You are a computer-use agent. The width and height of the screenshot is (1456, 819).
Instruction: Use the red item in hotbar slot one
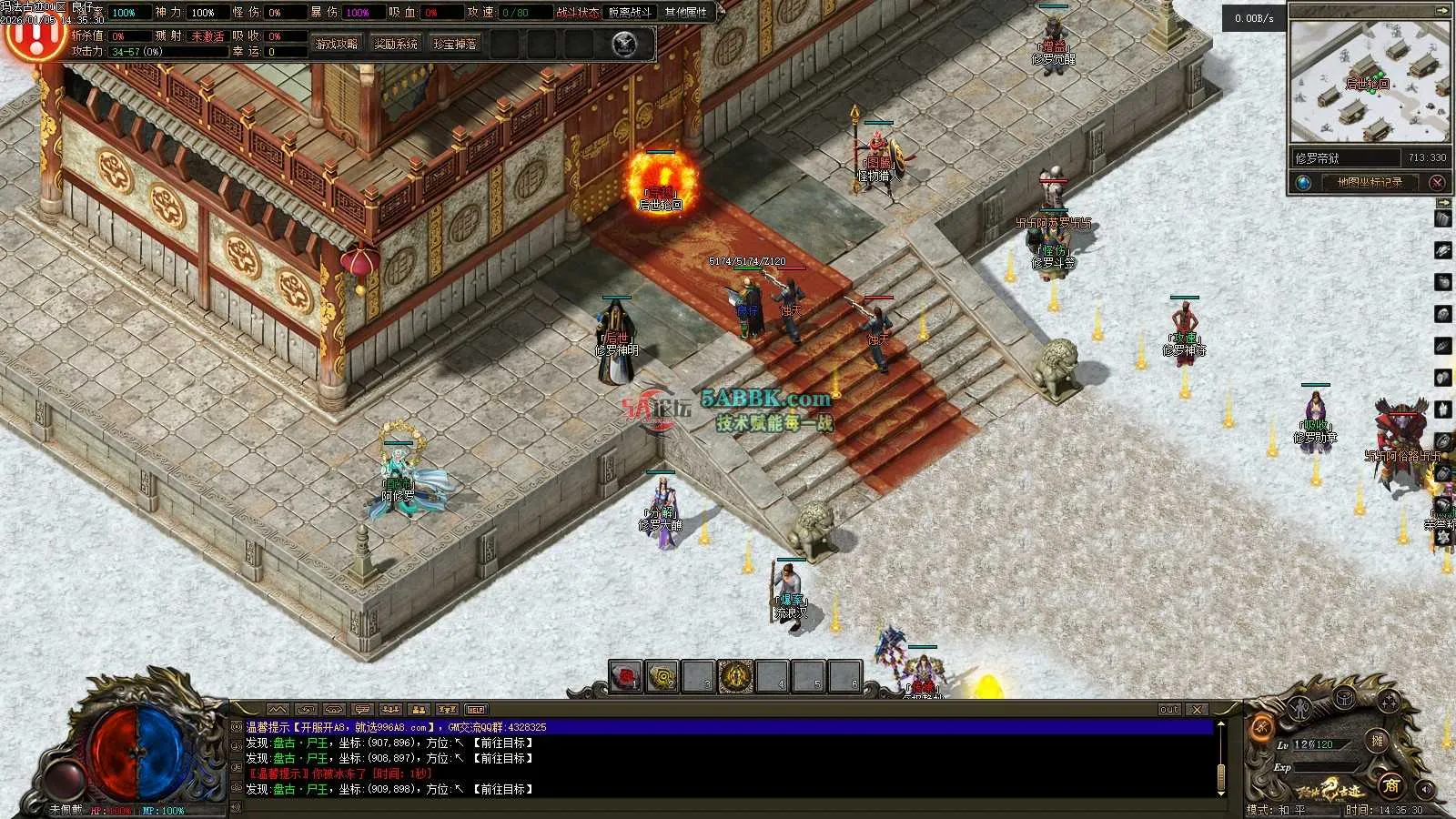coord(626,677)
